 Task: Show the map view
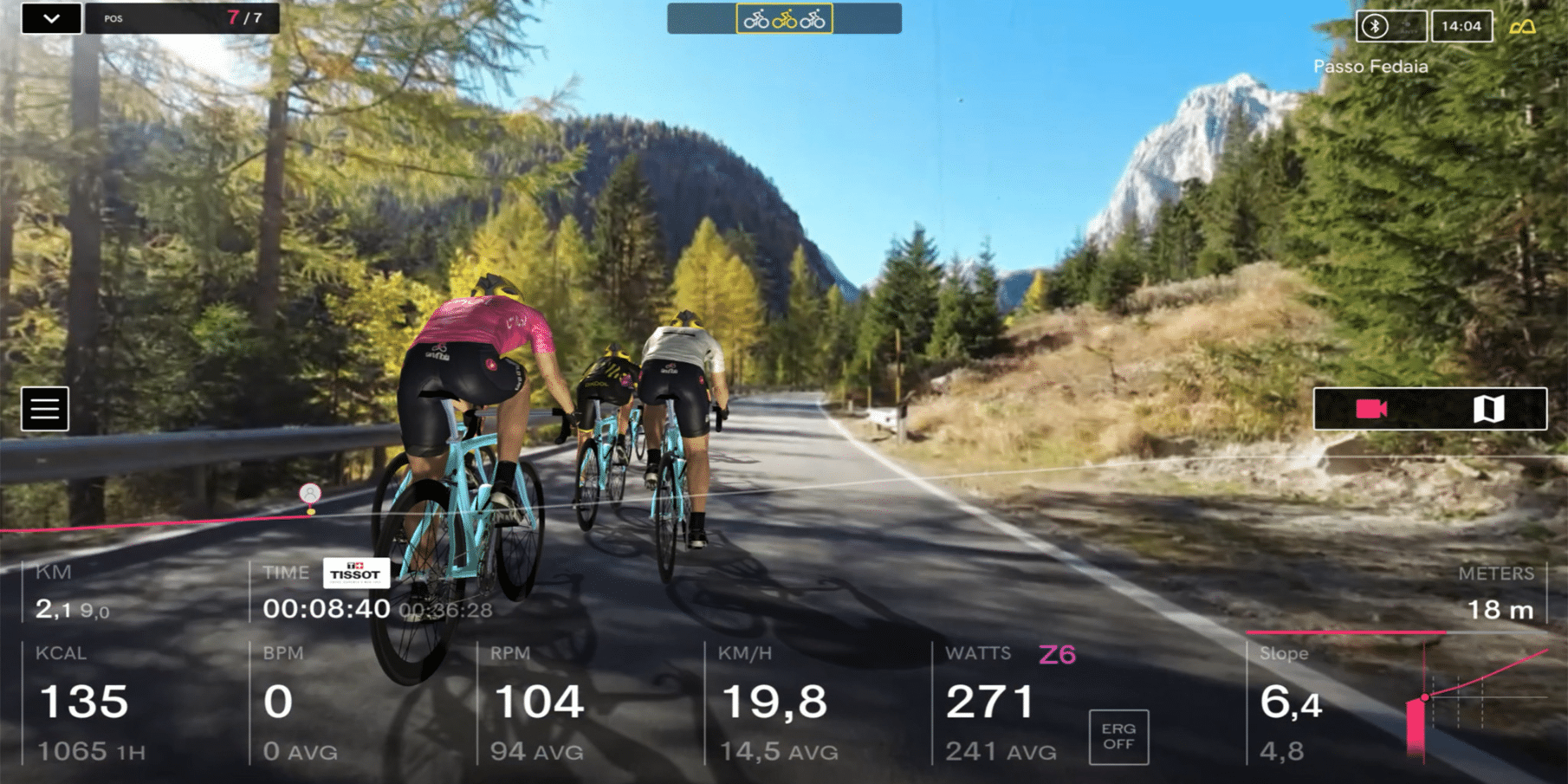(x=1488, y=409)
